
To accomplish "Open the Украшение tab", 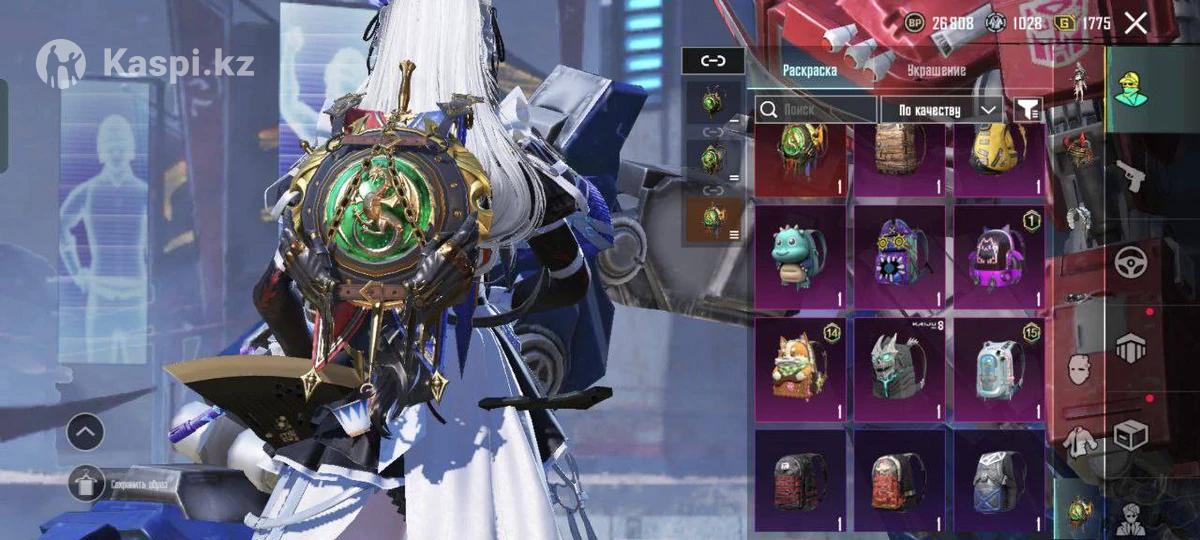I will (x=936, y=71).
